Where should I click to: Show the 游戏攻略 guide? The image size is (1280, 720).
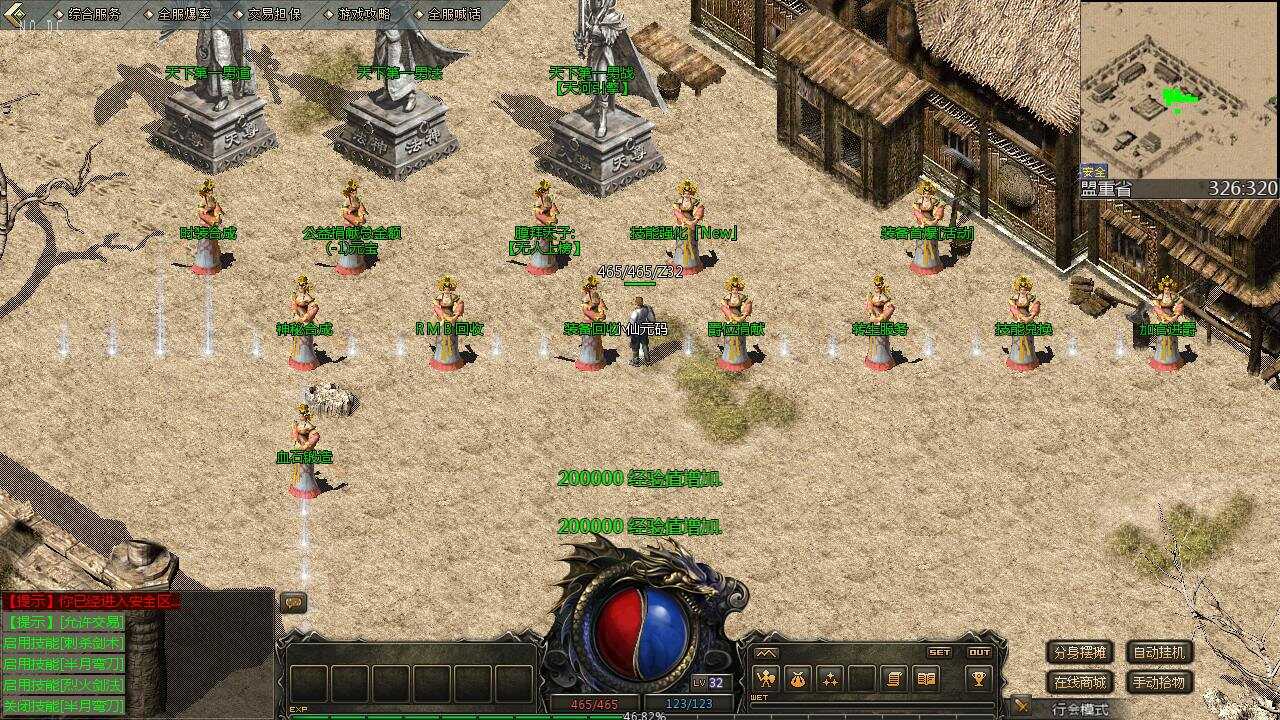[x=363, y=14]
